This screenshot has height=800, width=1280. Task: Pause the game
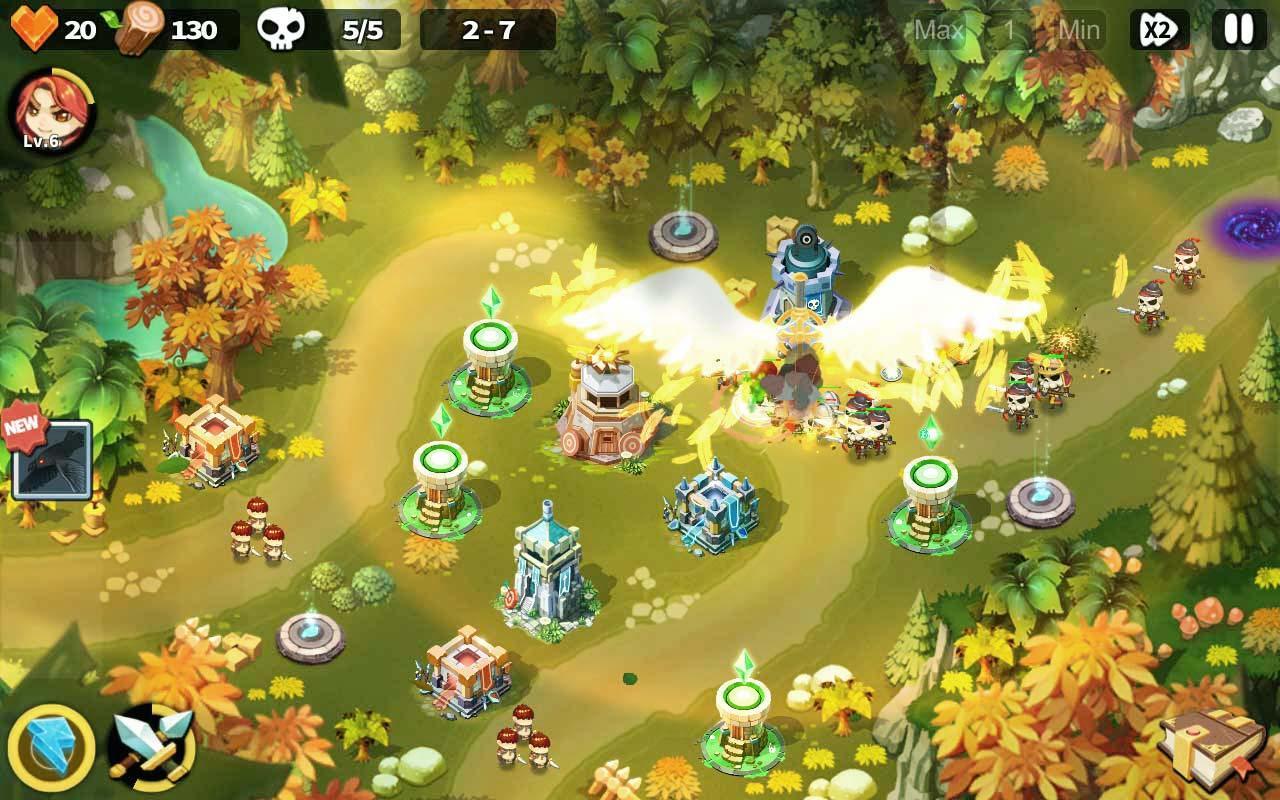[x=1238, y=30]
